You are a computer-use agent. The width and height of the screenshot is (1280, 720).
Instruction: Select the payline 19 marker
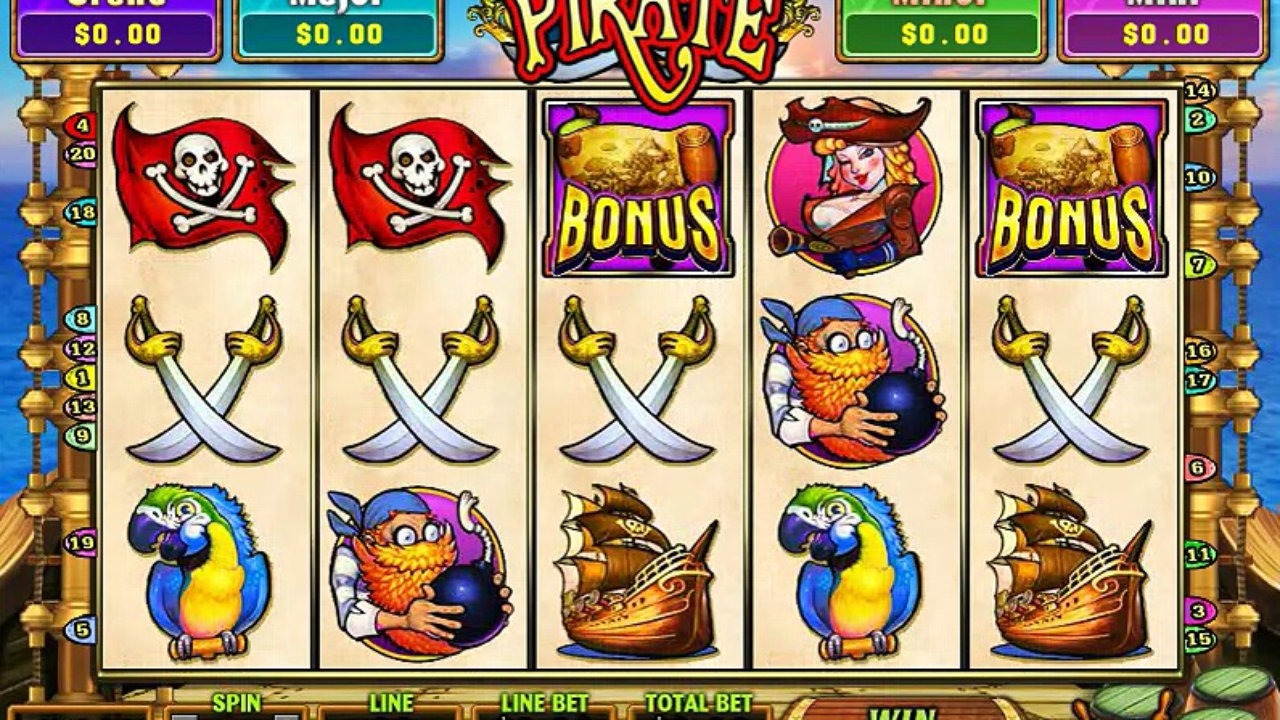(81, 543)
